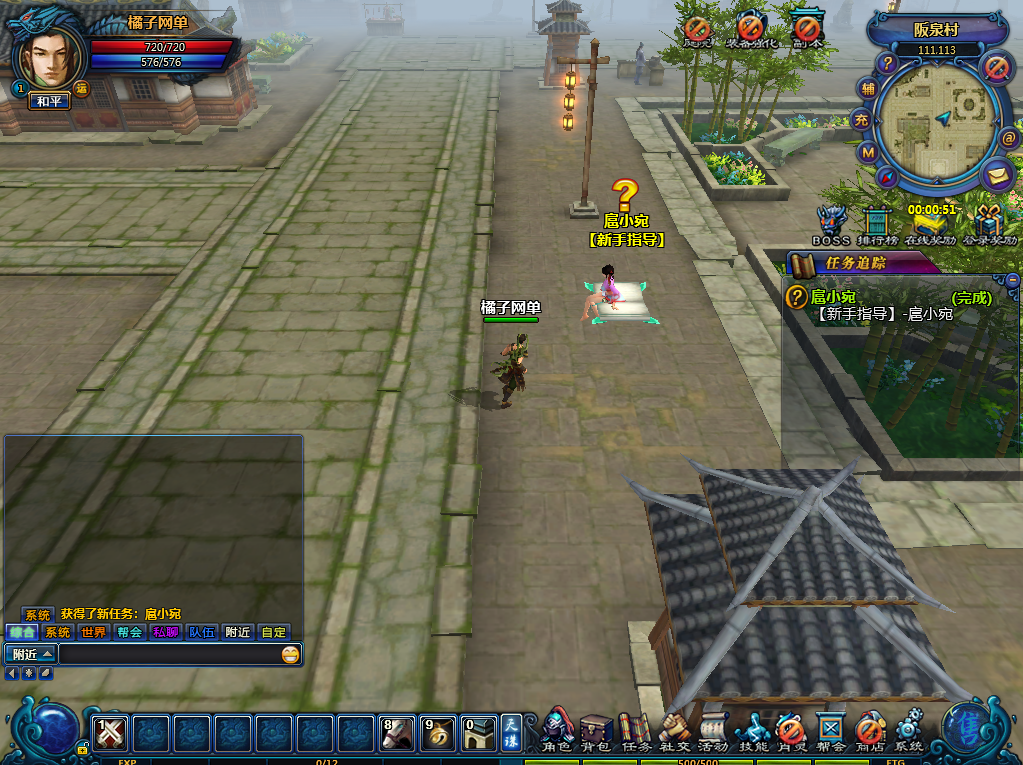Open the 活动 events scroll
This screenshot has width=1023, height=765.
pyautogui.click(x=713, y=730)
